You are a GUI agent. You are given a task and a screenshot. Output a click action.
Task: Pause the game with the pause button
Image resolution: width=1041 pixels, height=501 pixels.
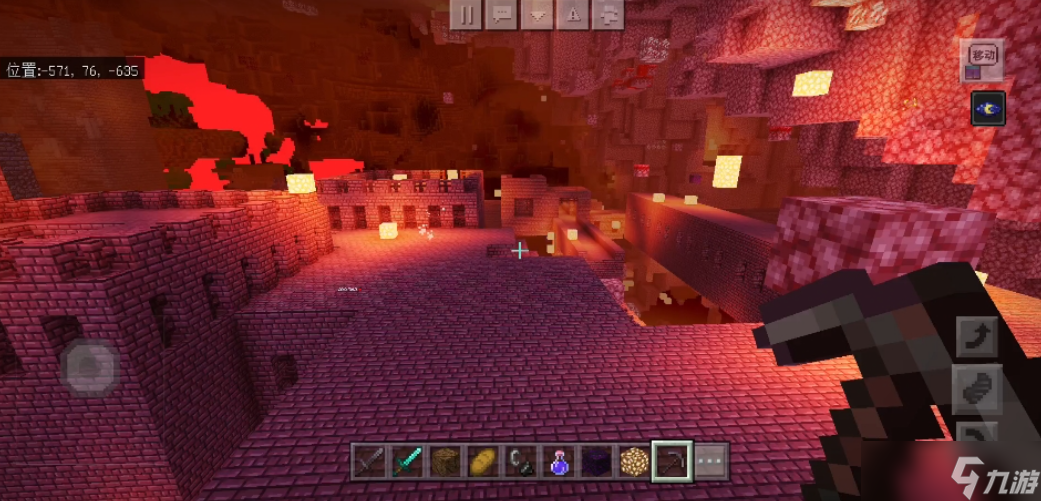pos(465,14)
